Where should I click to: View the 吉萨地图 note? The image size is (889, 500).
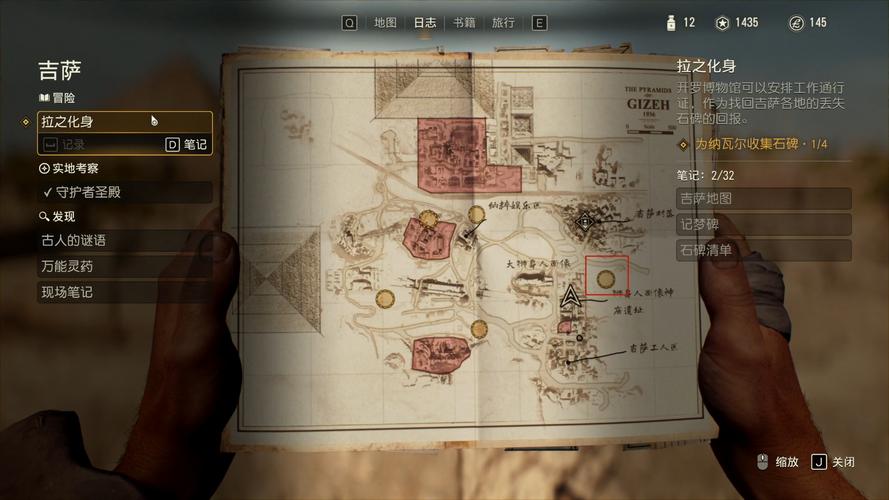[x=763, y=198]
